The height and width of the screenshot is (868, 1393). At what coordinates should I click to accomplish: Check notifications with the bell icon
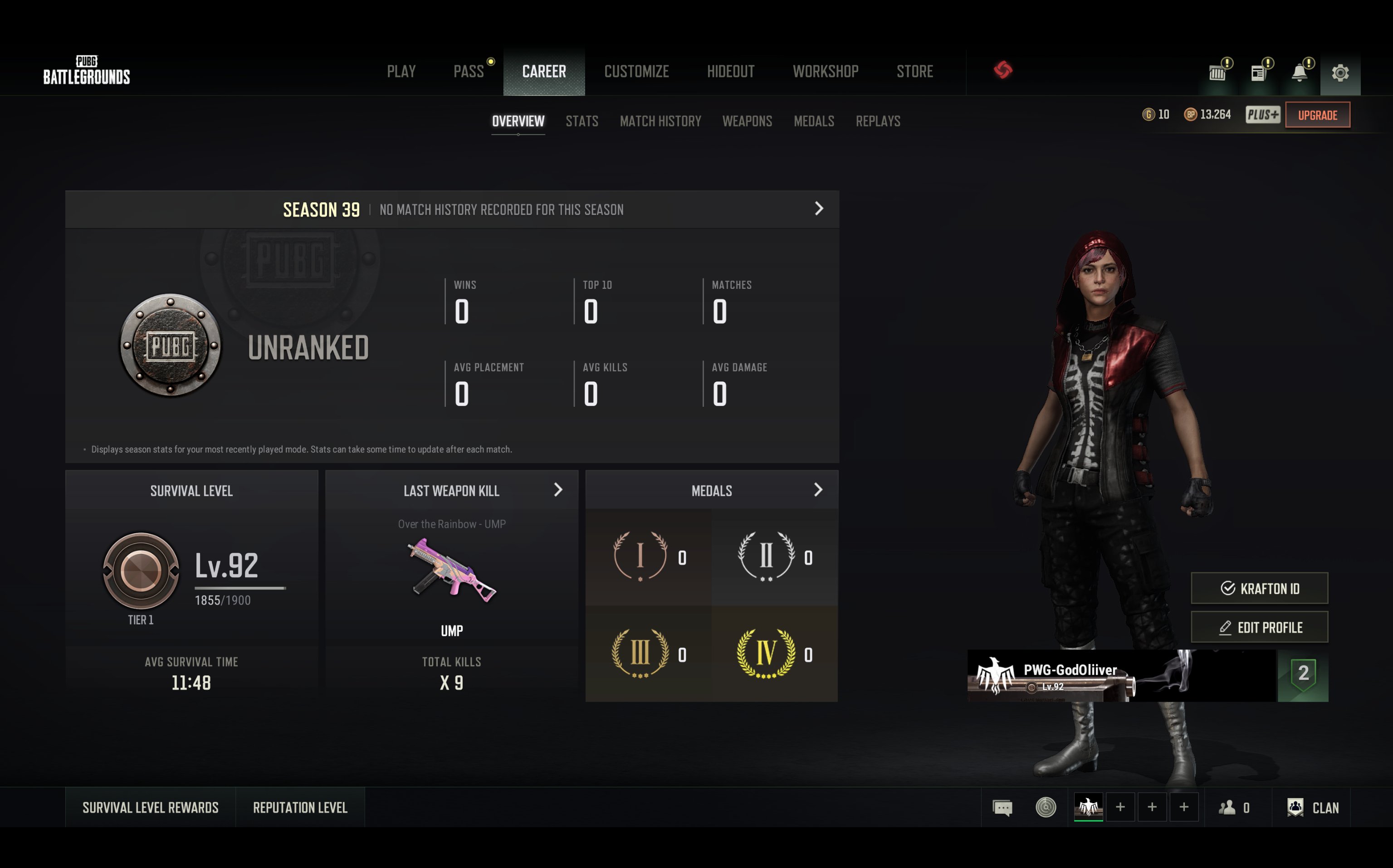[x=1300, y=73]
